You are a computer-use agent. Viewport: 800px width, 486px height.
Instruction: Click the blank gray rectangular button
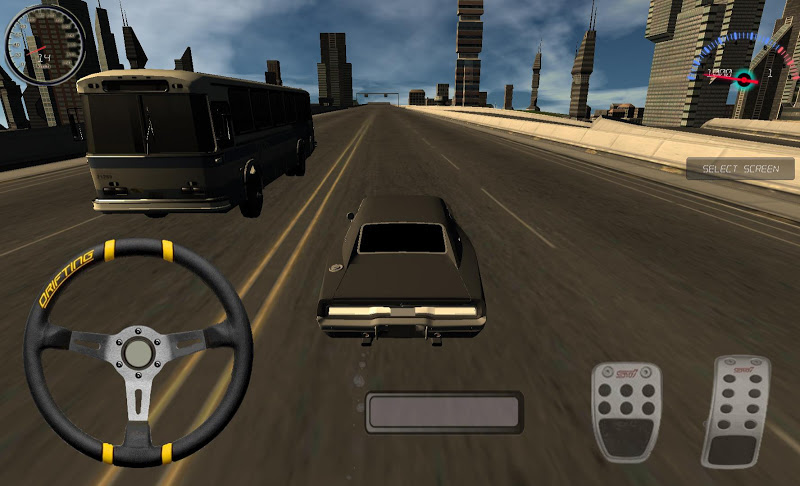pos(443,412)
